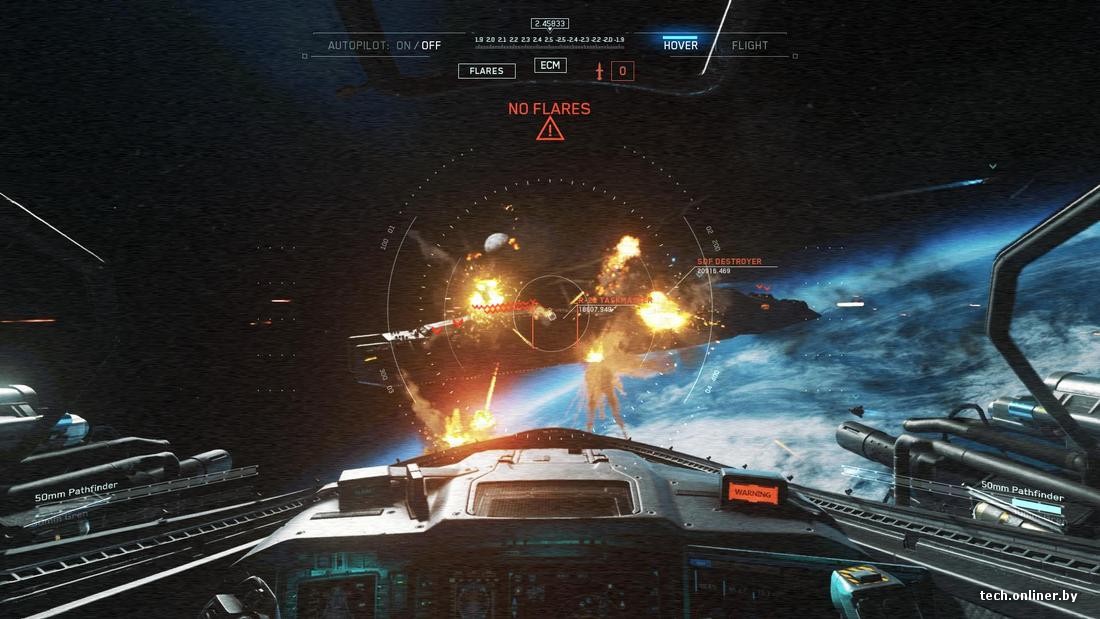Select the red missile icon
Viewport: 1100px width, 619px height.
(x=600, y=71)
